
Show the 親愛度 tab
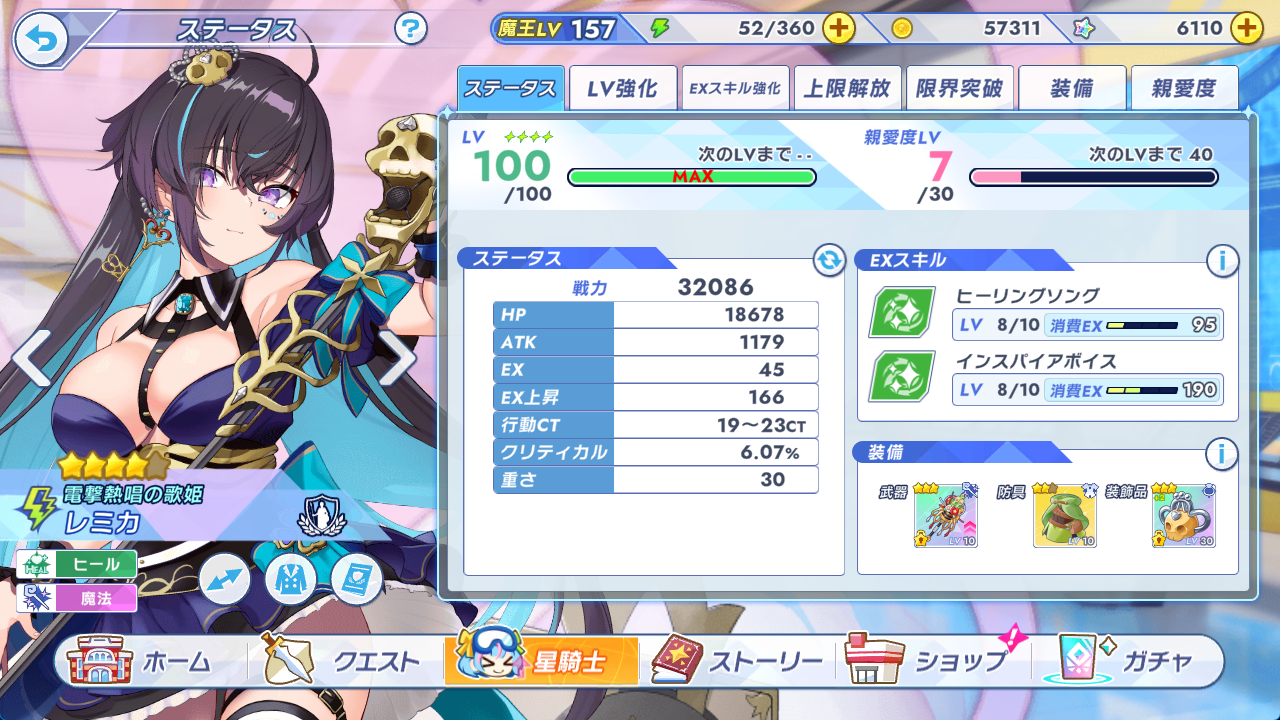tap(1183, 89)
